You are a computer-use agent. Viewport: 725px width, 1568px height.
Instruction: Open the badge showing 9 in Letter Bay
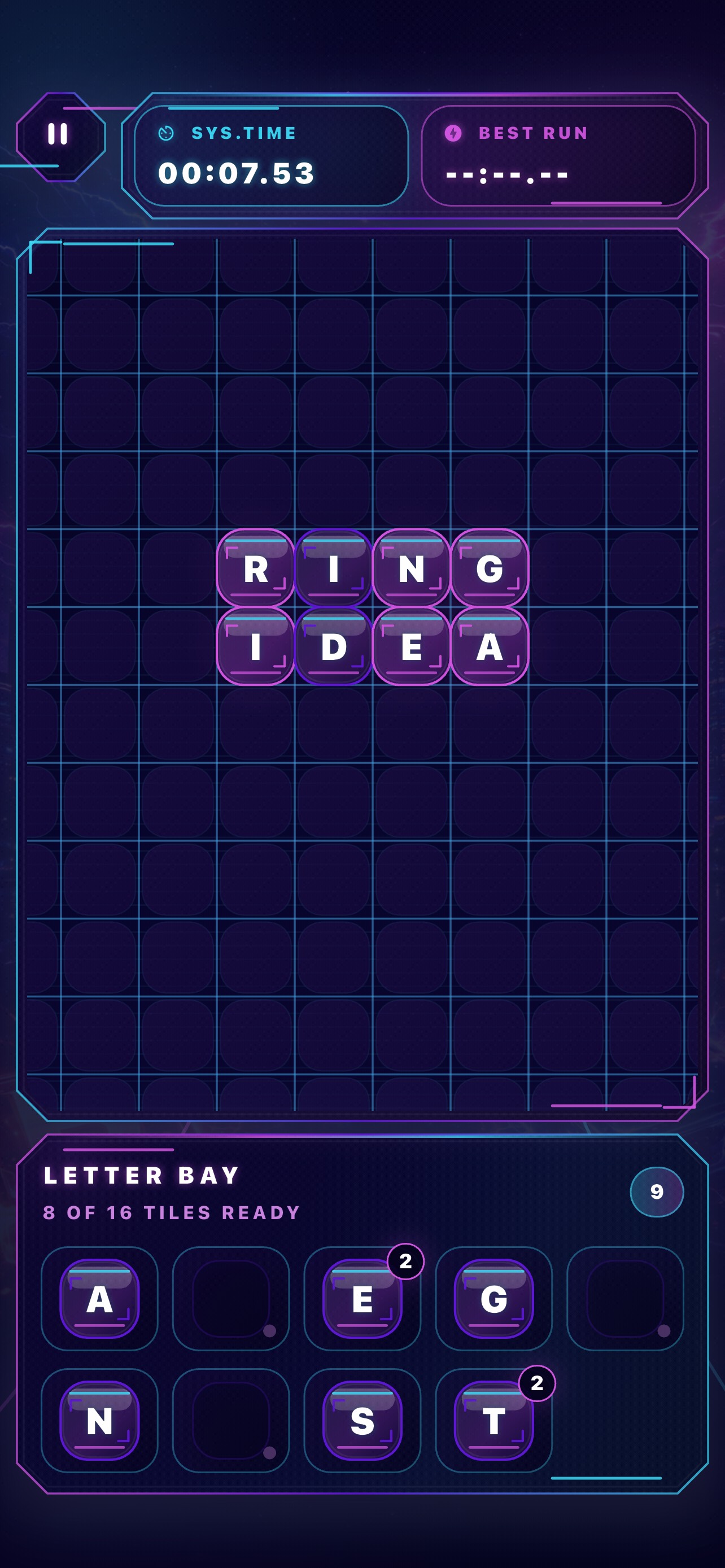click(656, 1193)
